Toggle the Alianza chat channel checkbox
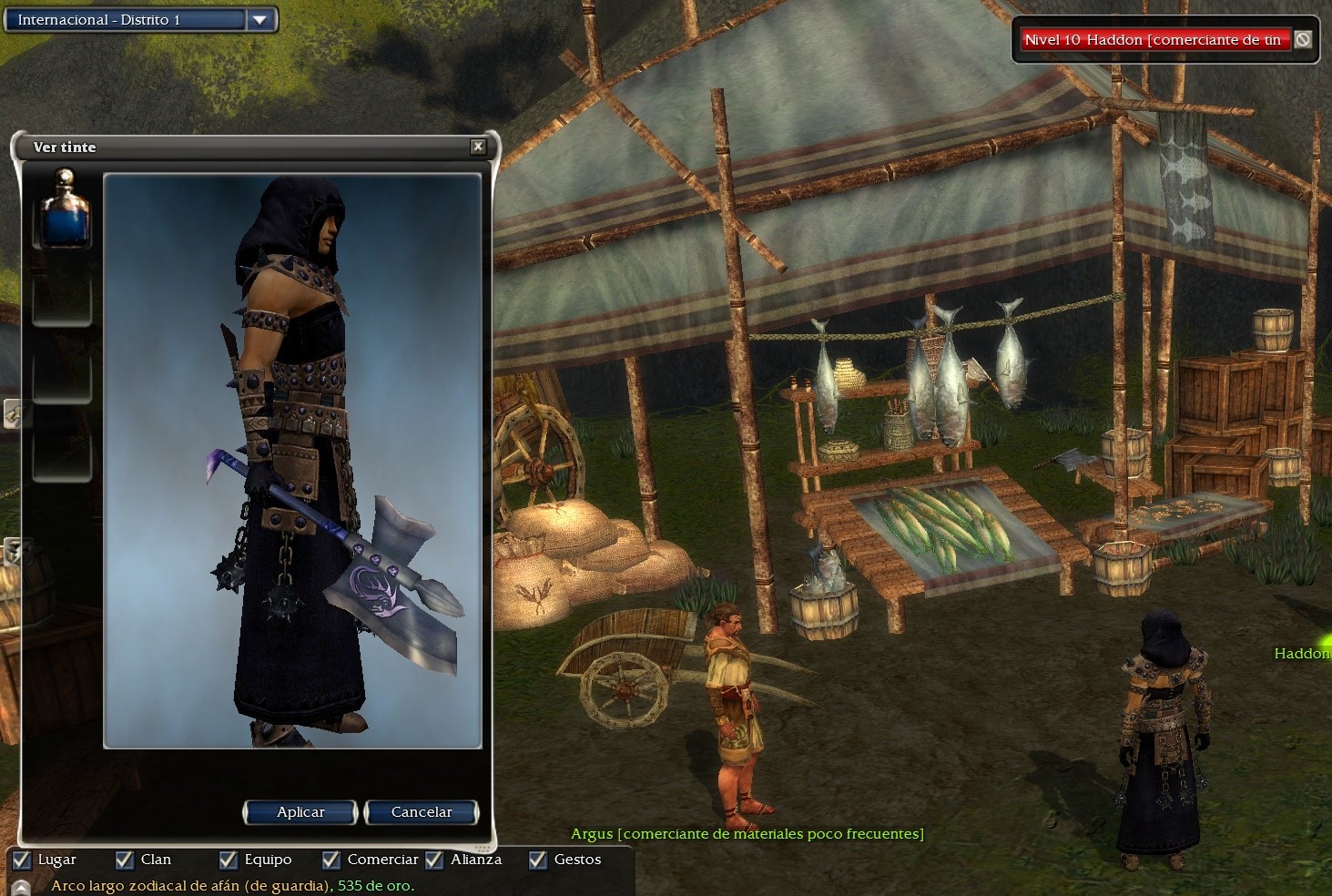This screenshot has height=896, width=1332. [x=435, y=860]
